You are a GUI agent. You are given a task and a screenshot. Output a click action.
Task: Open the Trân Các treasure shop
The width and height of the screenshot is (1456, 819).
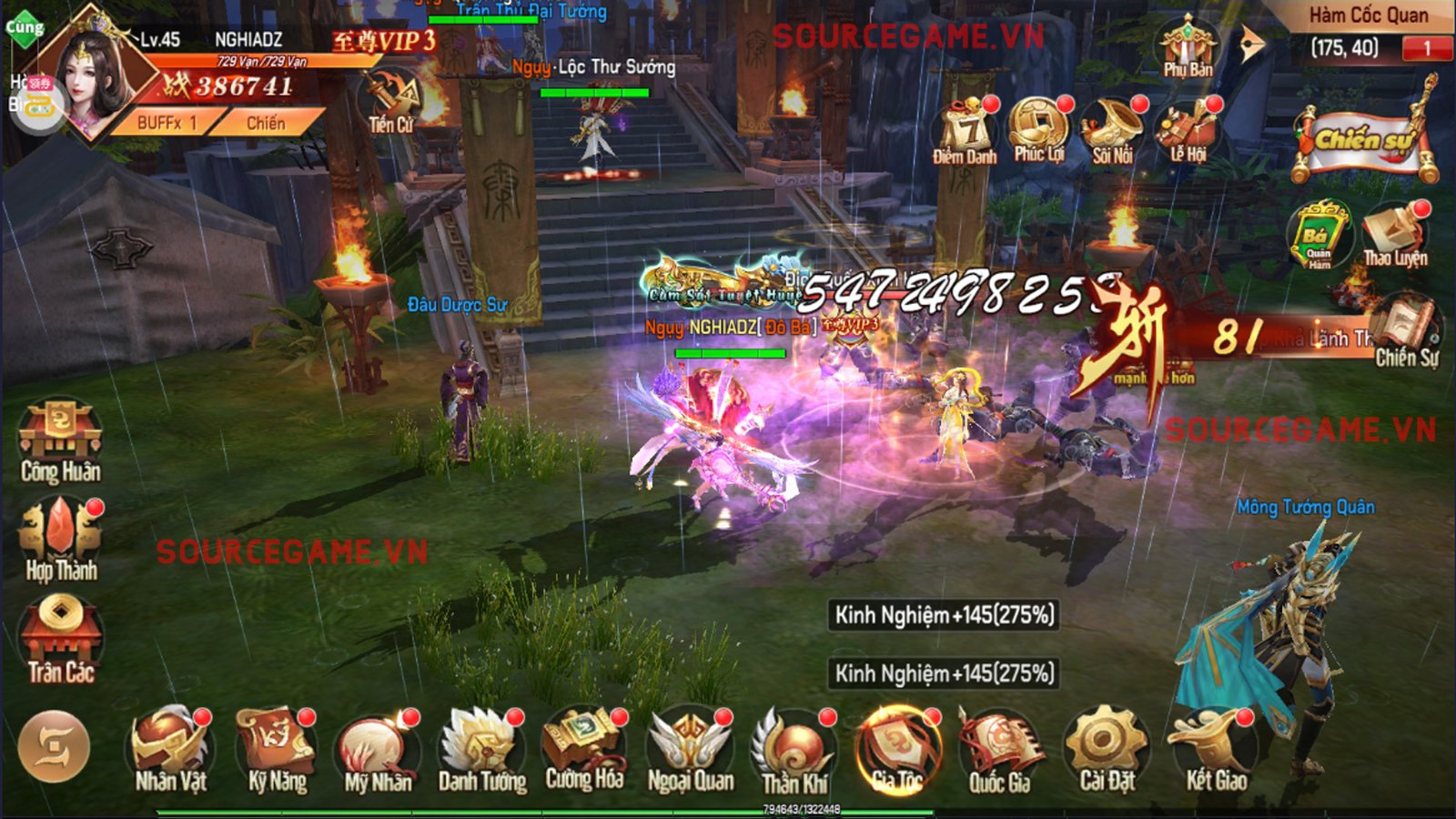point(60,640)
